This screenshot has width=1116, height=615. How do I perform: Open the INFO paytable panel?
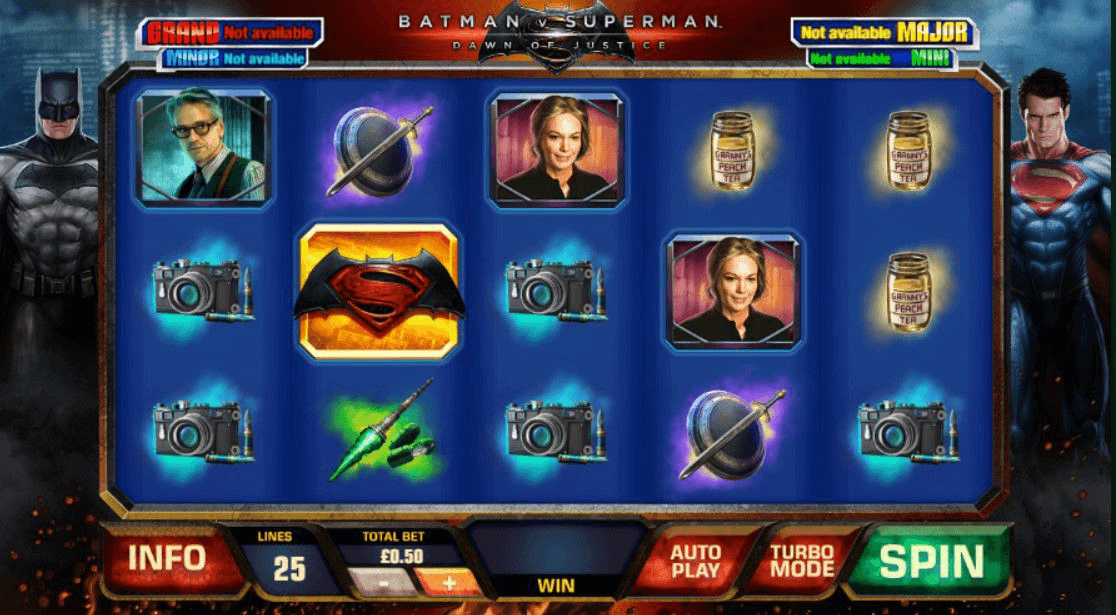pyautogui.click(x=166, y=559)
